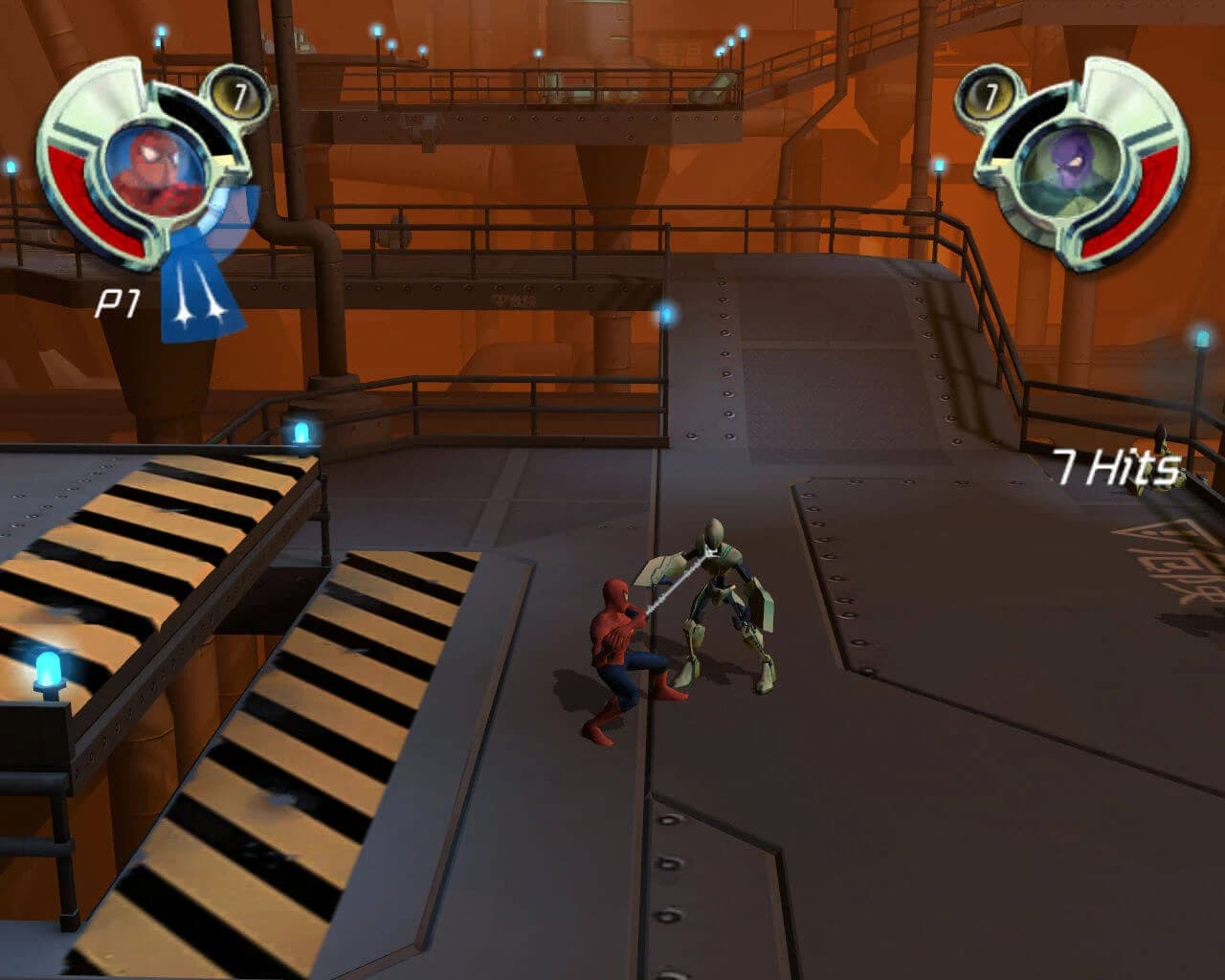Screen dimensions: 1225x980
Task: Click the enemy's gold counter badge
Action: [x=991, y=96]
